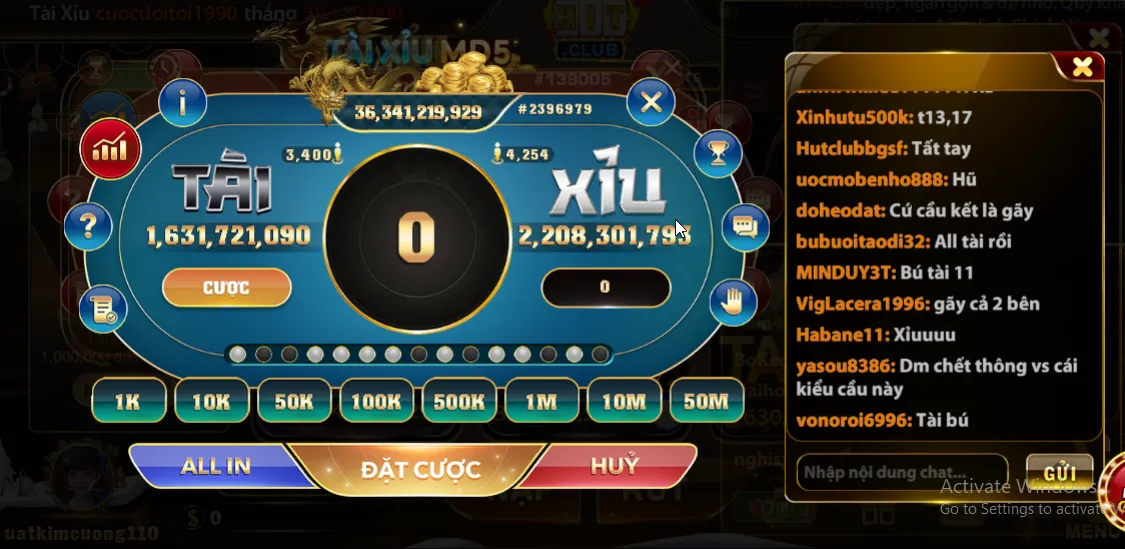
Task: Choose the 50M chip
Action: 706,402
